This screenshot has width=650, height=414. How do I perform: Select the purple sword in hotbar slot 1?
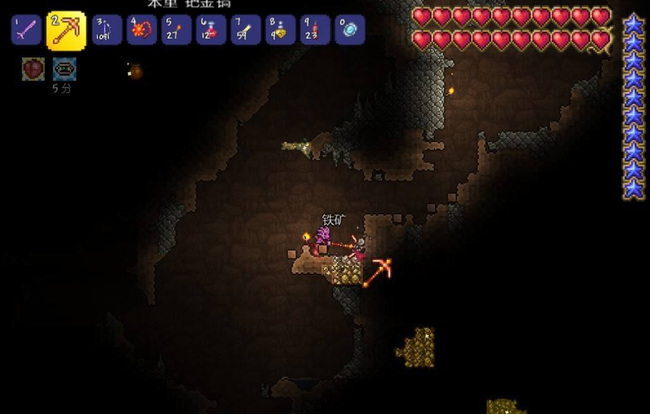tap(26, 30)
